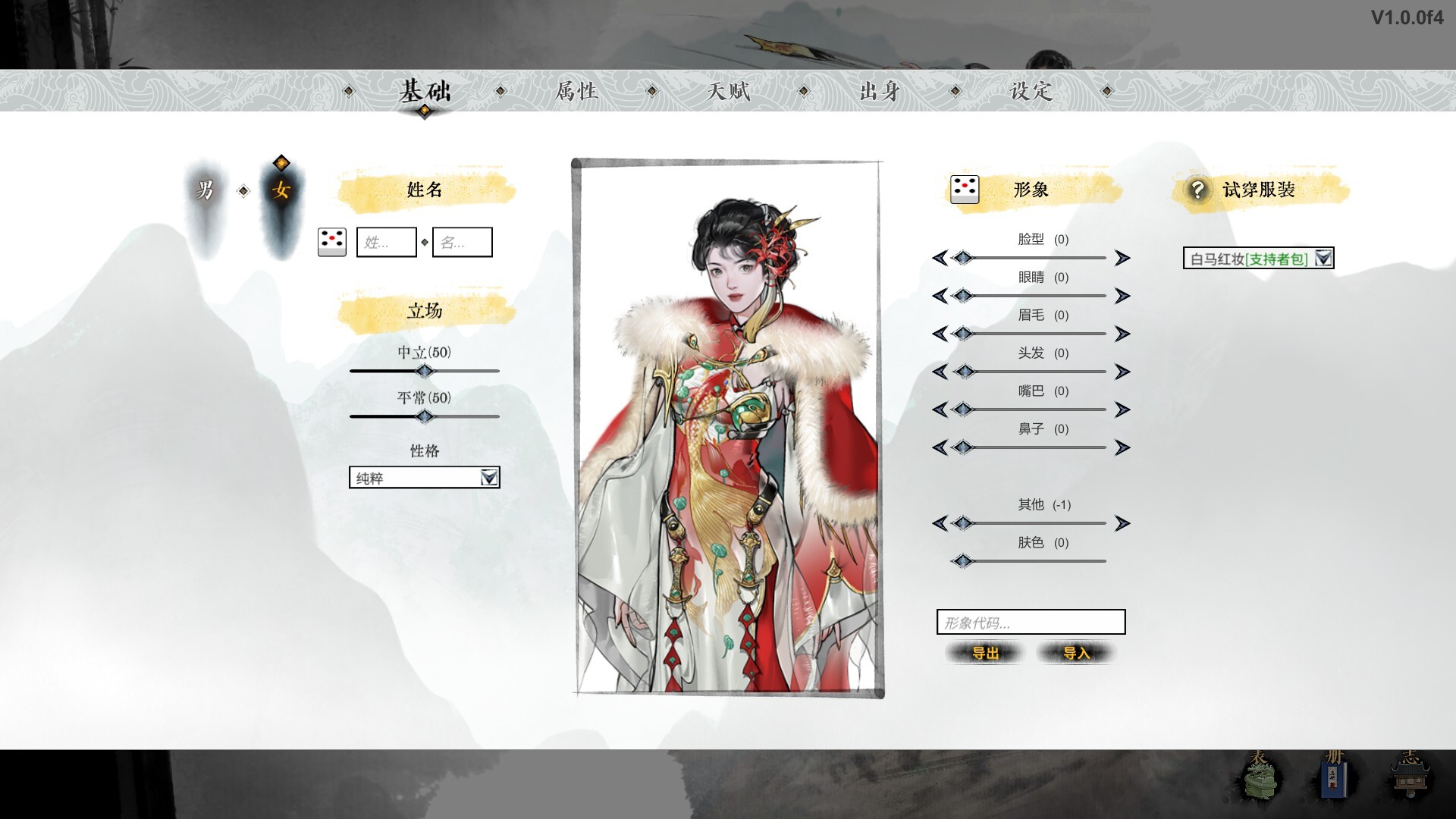
Task: Click the 形象代码 input field
Action: pyautogui.click(x=1031, y=622)
